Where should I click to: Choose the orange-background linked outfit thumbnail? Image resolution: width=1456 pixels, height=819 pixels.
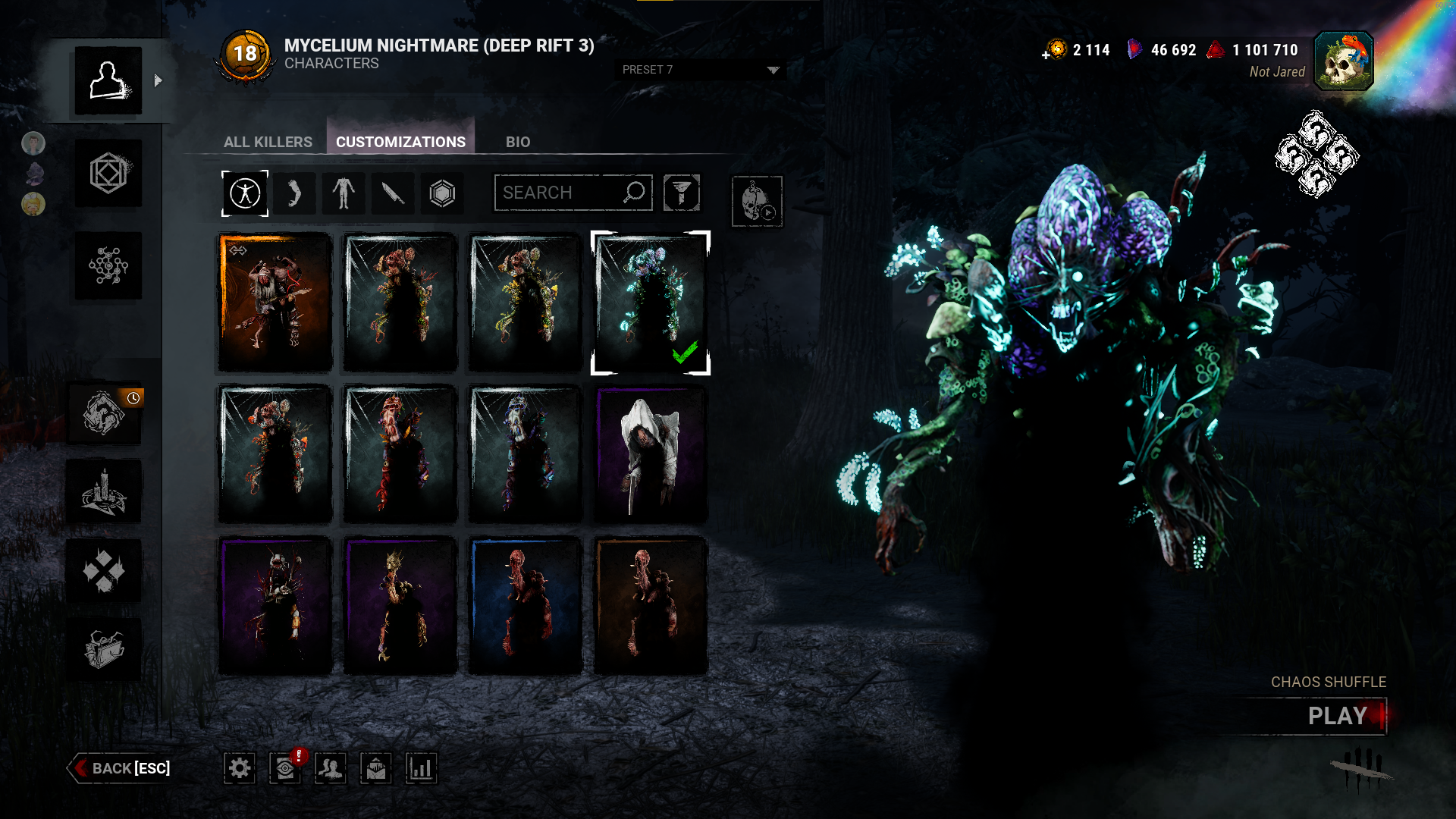[x=275, y=303]
